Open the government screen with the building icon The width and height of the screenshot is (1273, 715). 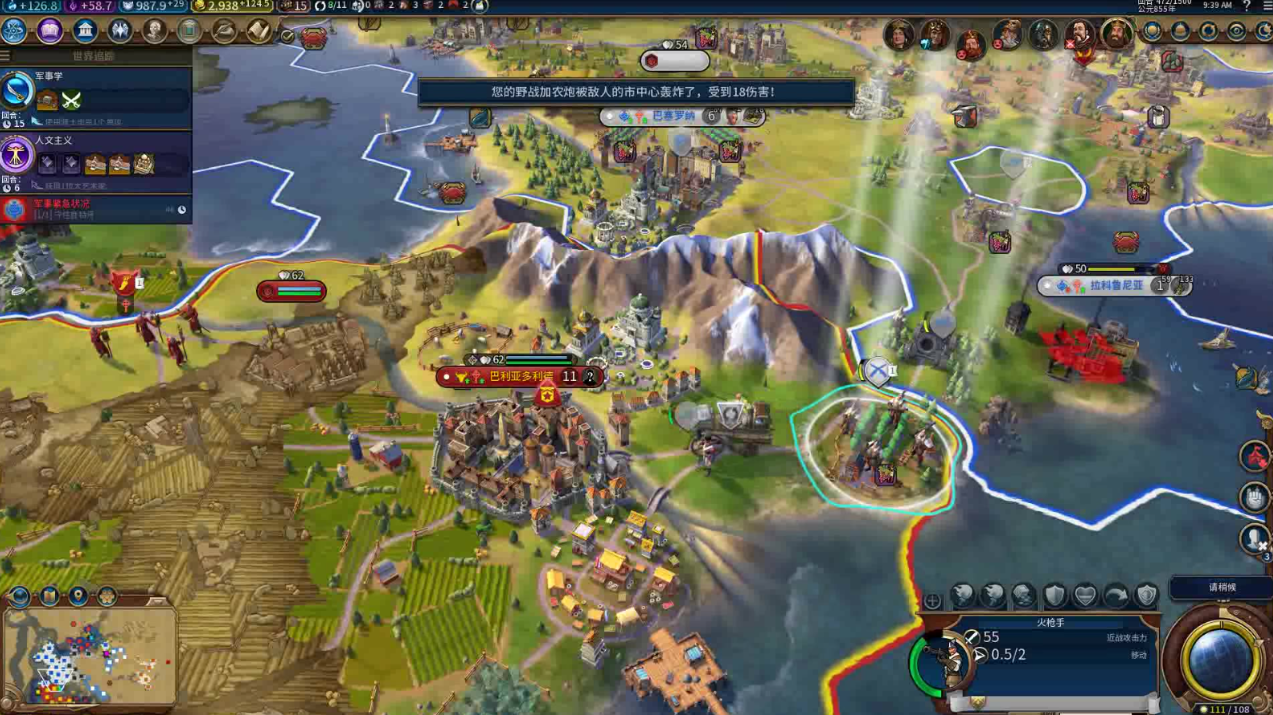(85, 31)
